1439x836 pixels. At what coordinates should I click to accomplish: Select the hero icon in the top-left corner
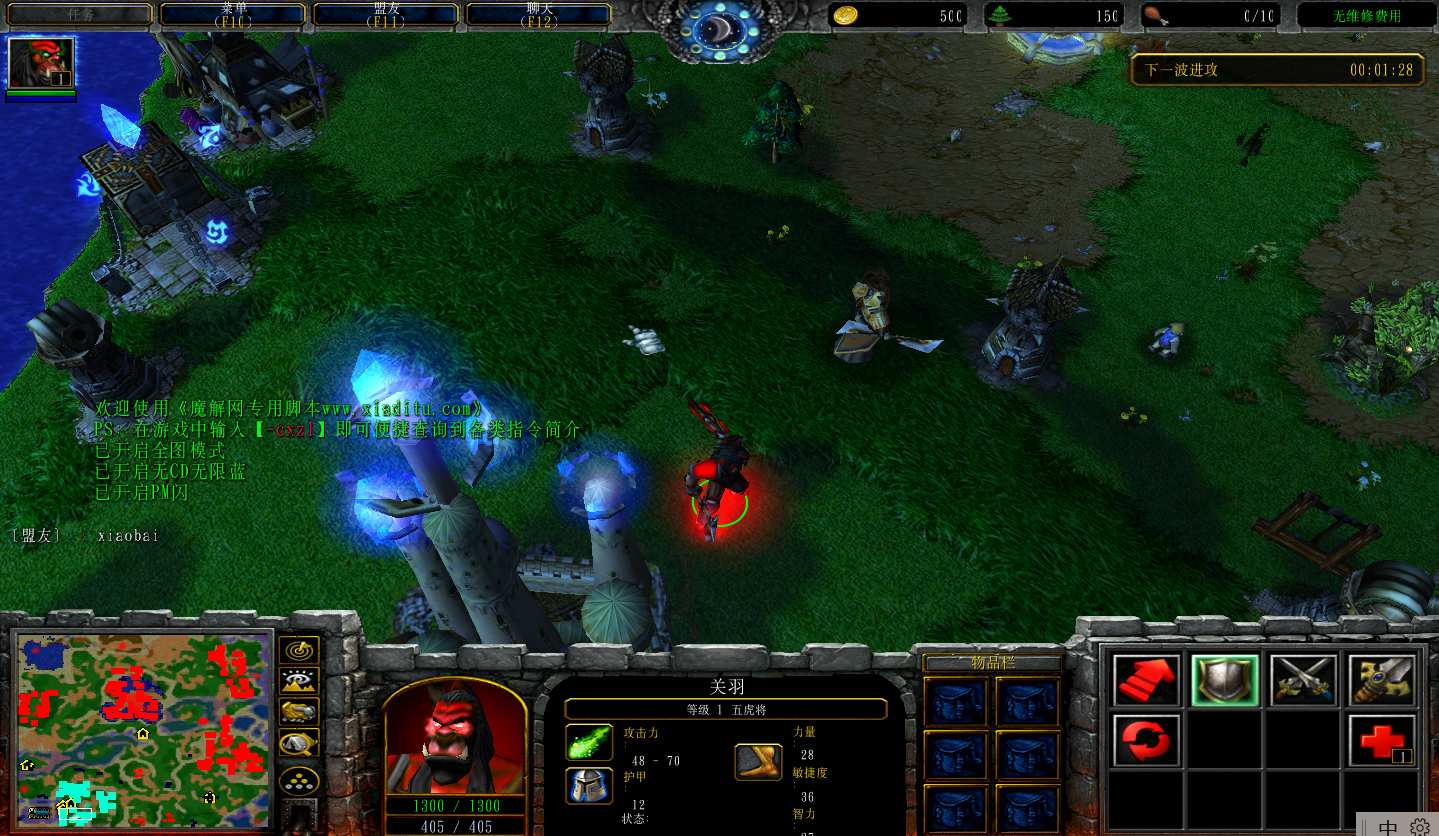coord(41,63)
